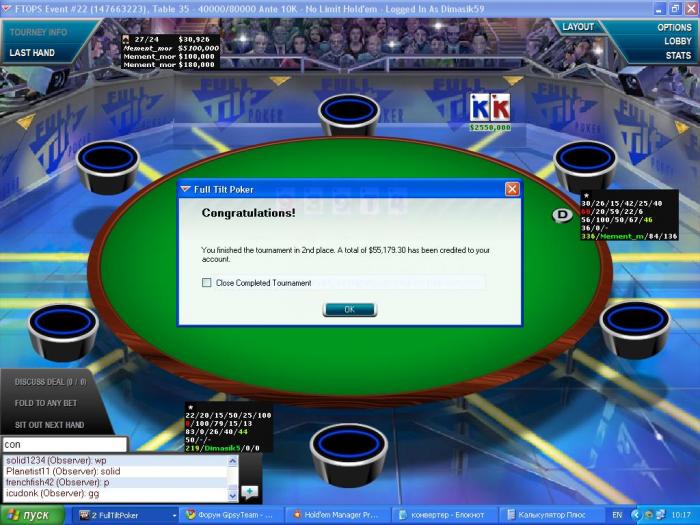Viewport: 700px width, 525px height.
Task: View the Stats panel
Action: [x=678, y=55]
